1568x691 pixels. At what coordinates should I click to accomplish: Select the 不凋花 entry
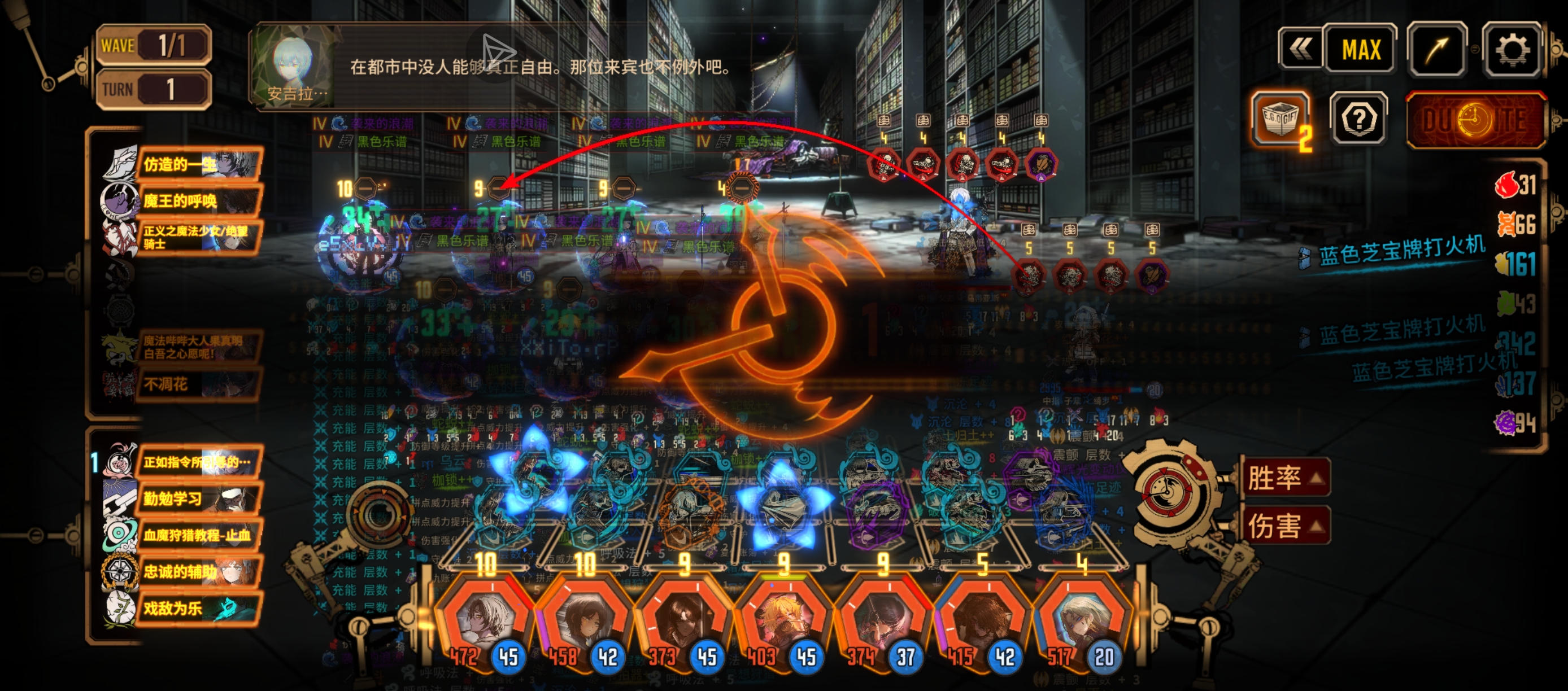198,384
